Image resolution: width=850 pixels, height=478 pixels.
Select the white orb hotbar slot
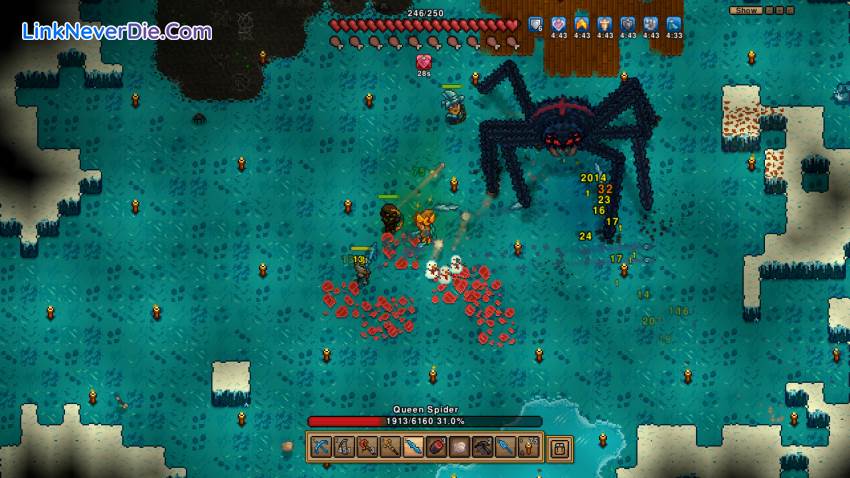point(460,446)
